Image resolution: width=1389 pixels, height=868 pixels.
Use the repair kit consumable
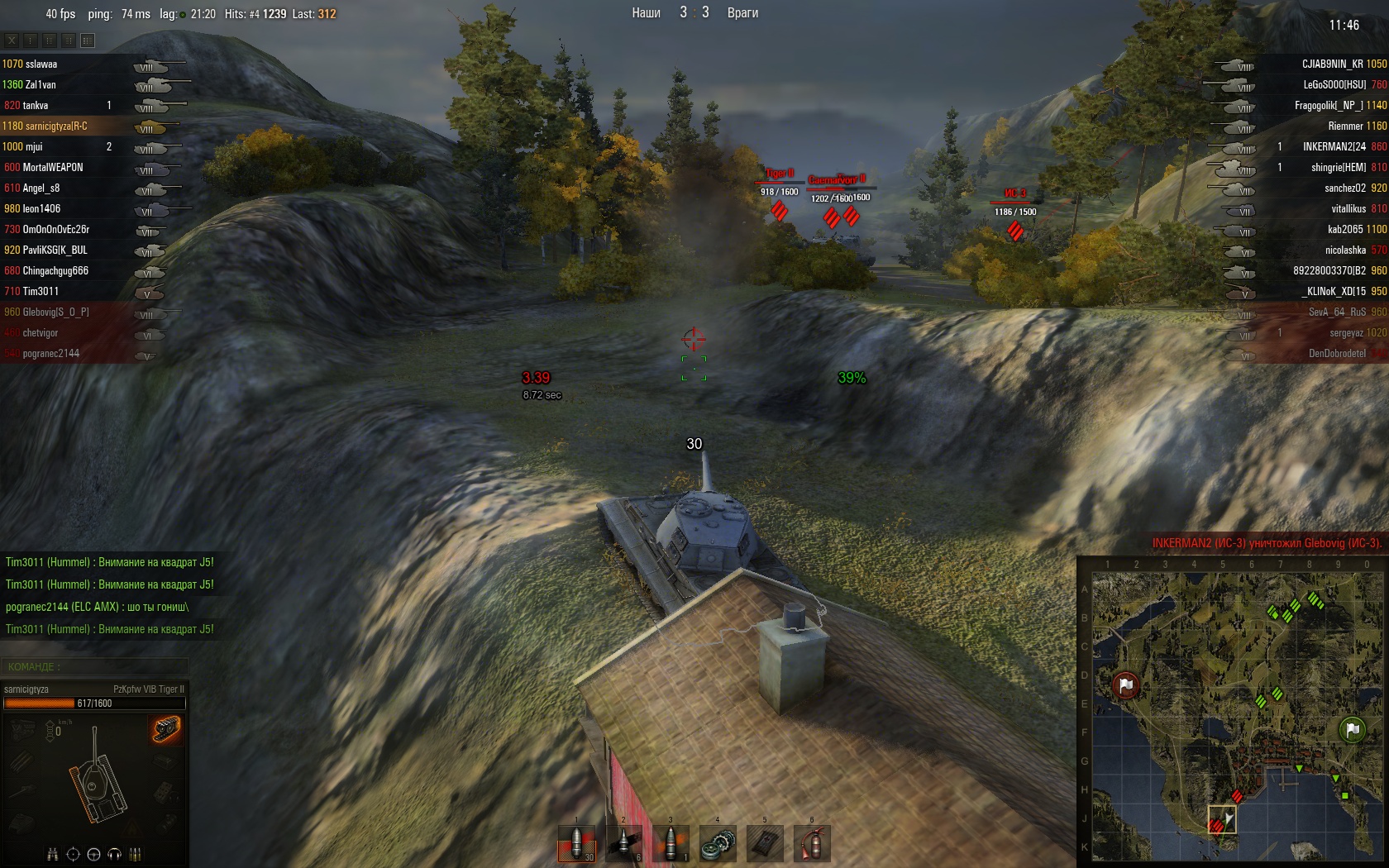(x=718, y=844)
